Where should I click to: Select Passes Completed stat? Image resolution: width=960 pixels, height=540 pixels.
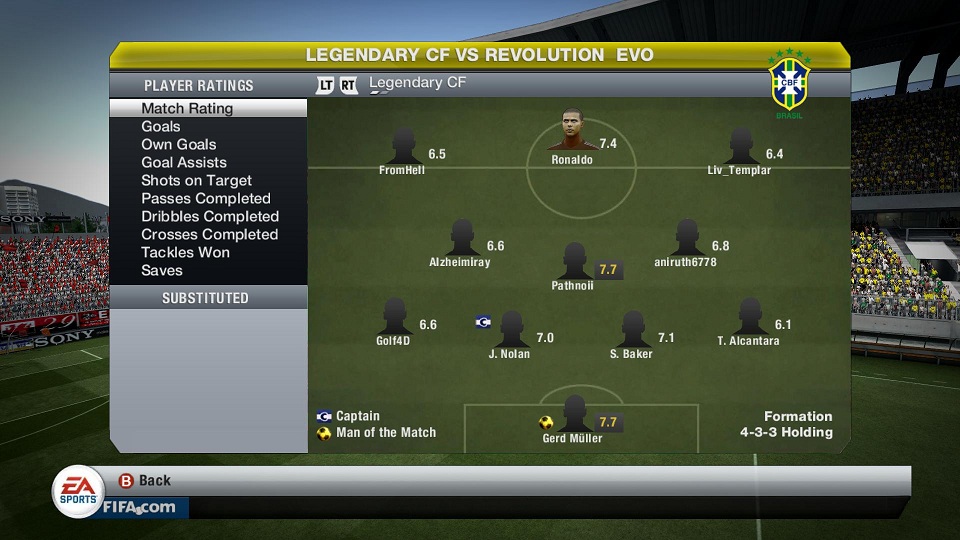coord(206,198)
